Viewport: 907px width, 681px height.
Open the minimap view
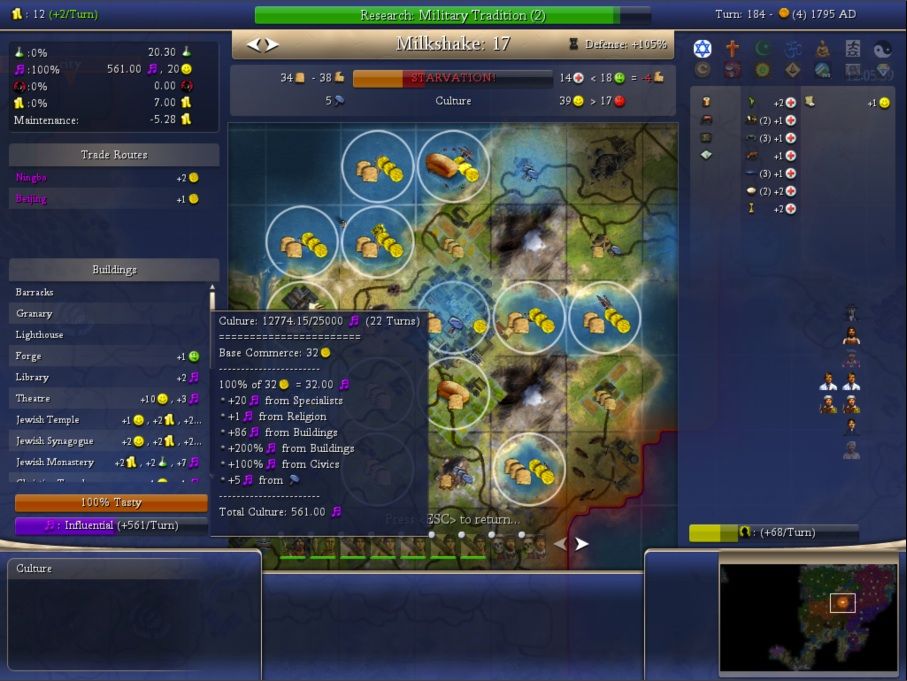click(808, 616)
